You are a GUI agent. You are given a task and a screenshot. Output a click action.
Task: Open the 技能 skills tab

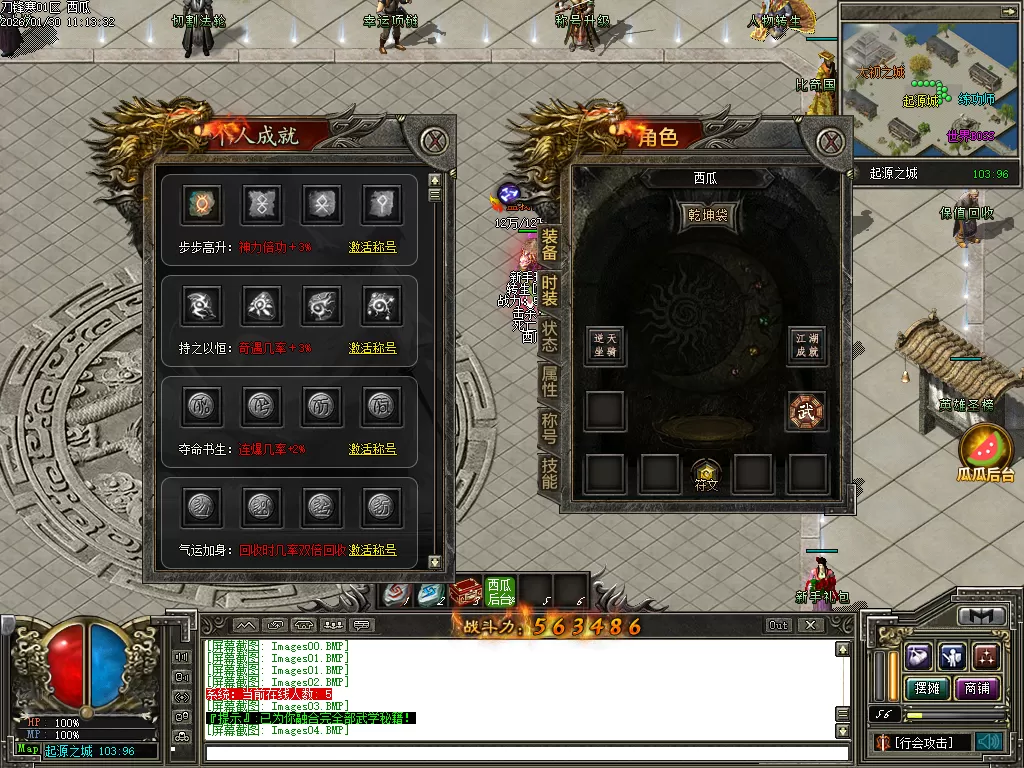(x=549, y=472)
